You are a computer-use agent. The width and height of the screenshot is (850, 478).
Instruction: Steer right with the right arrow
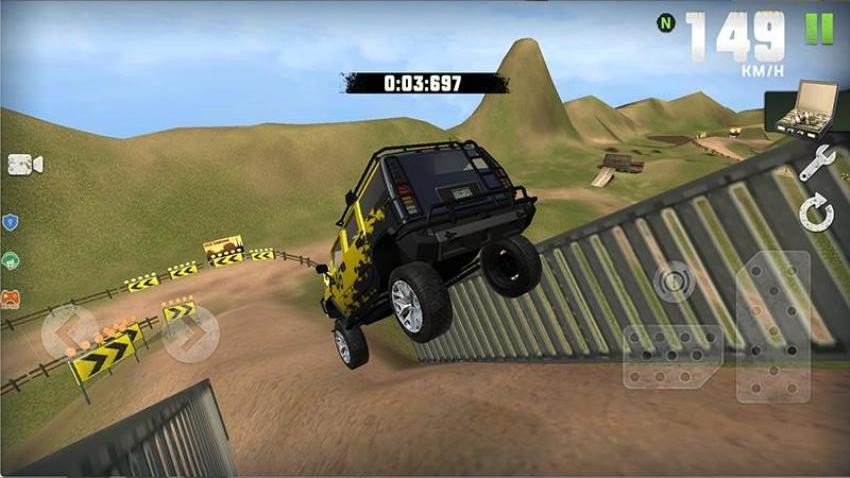point(191,333)
